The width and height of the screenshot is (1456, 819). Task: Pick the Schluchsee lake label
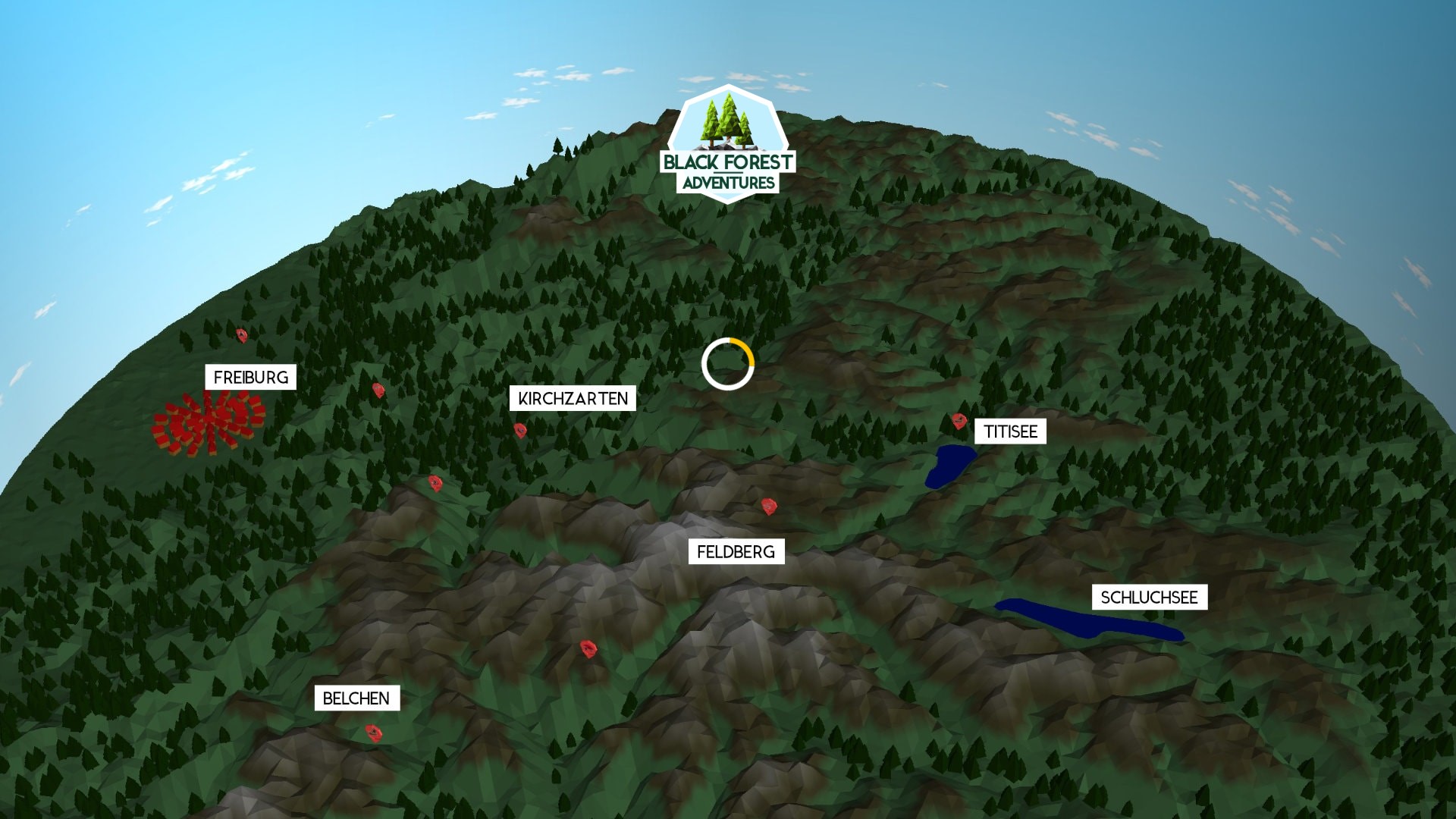click(1149, 598)
